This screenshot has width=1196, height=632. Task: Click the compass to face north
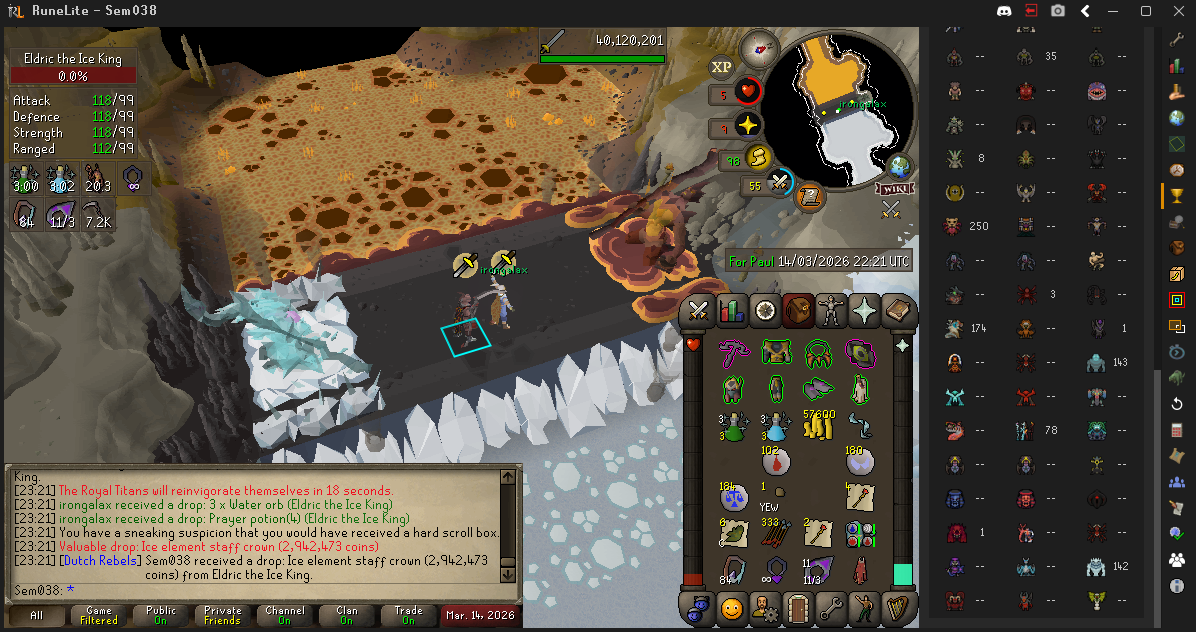[759, 47]
